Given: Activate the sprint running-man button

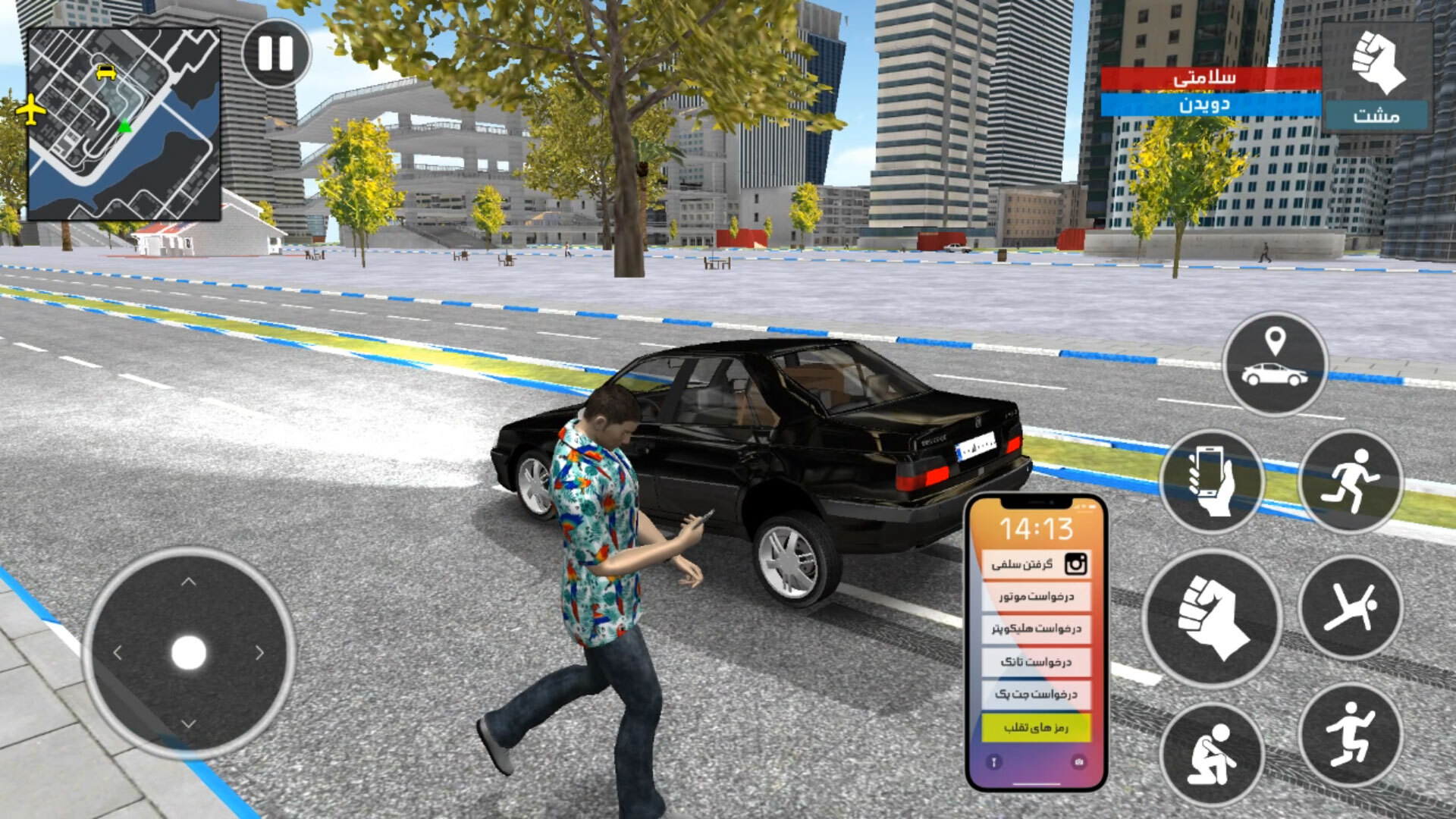Looking at the screenshot, I should tap(1351, 481).
